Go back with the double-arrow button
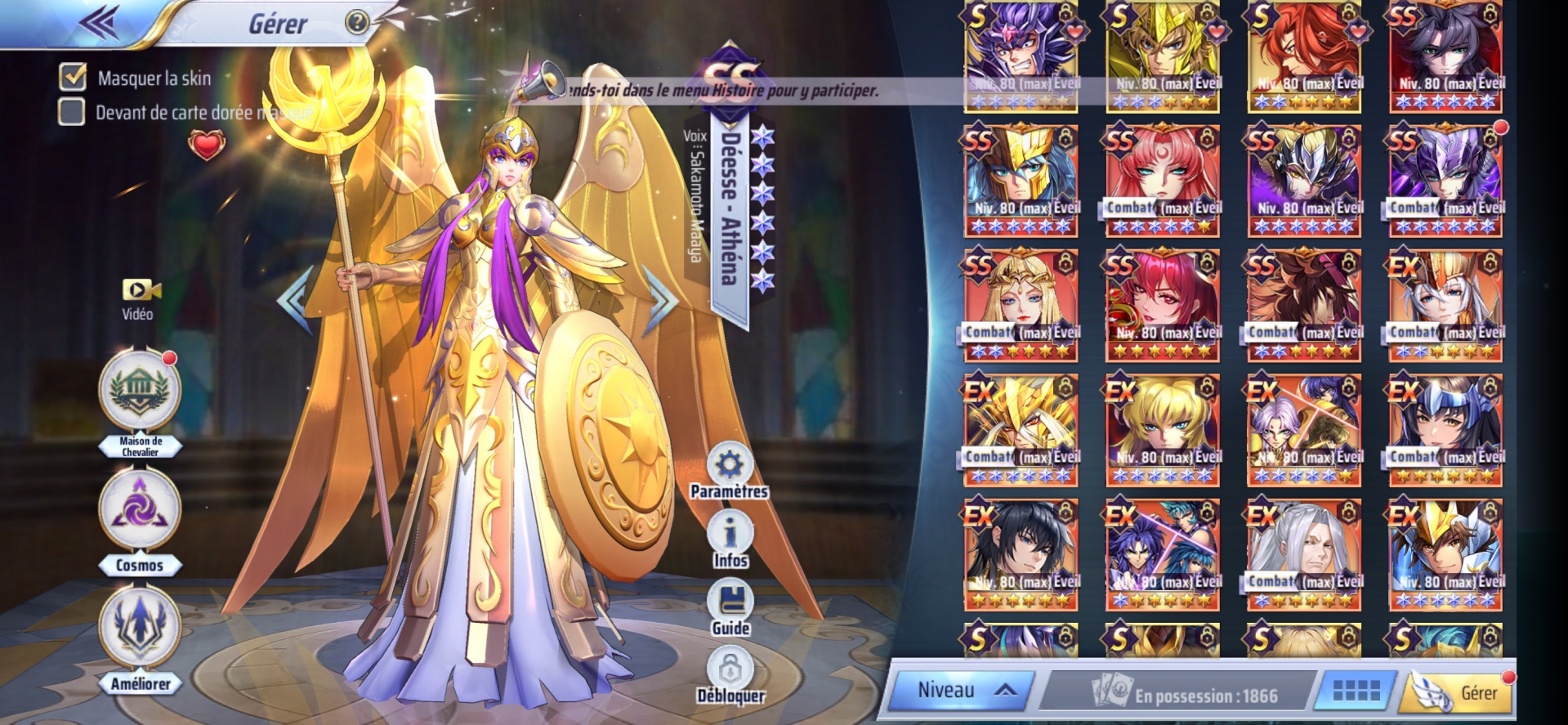The width and height of the screenshot is (1568, 725). (x=100, y=23)
